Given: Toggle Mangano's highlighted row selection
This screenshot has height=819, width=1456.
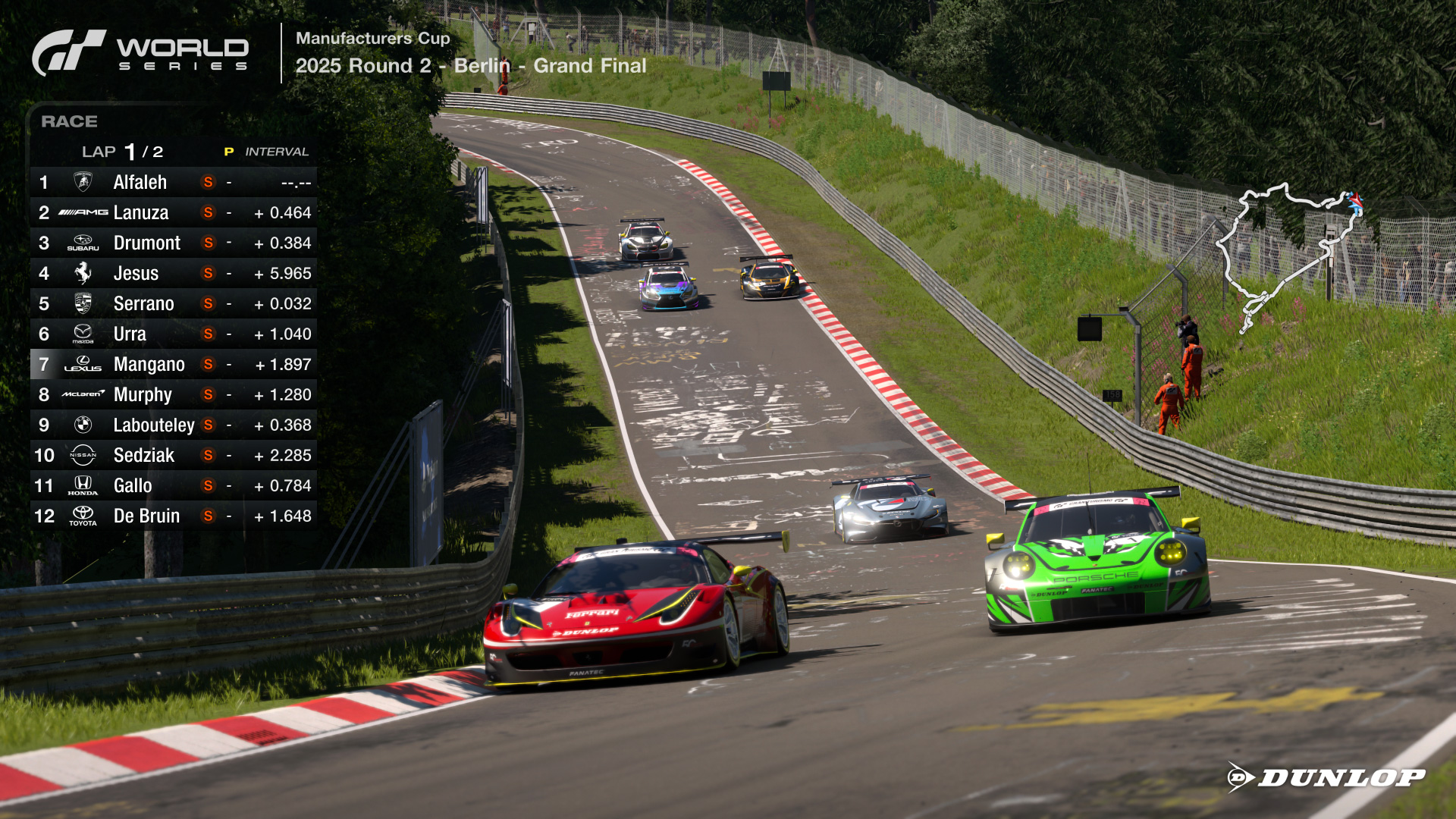Looking at the screenshot, I should point(174,364).
